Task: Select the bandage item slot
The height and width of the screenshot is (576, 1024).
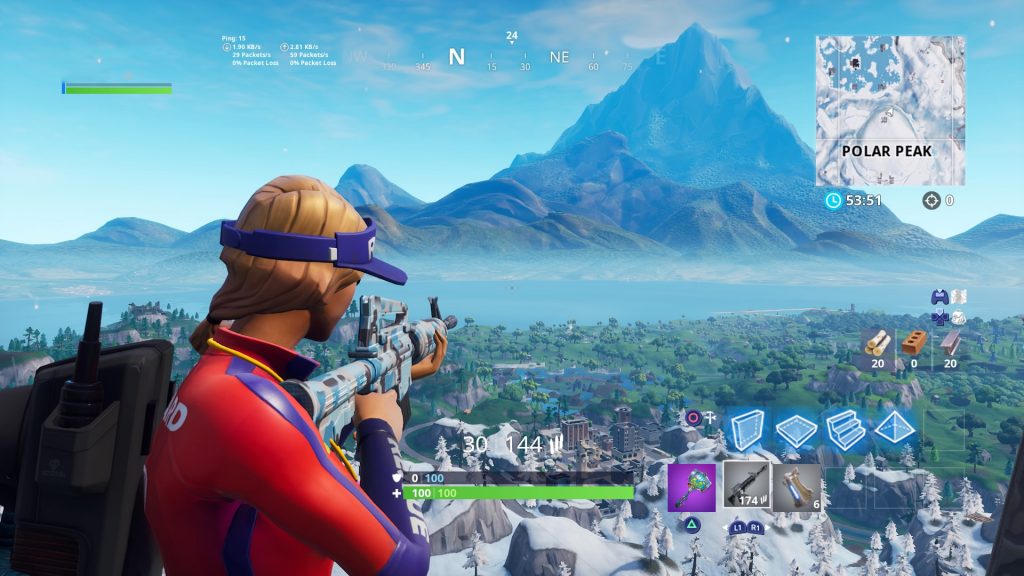Action: 797,488
